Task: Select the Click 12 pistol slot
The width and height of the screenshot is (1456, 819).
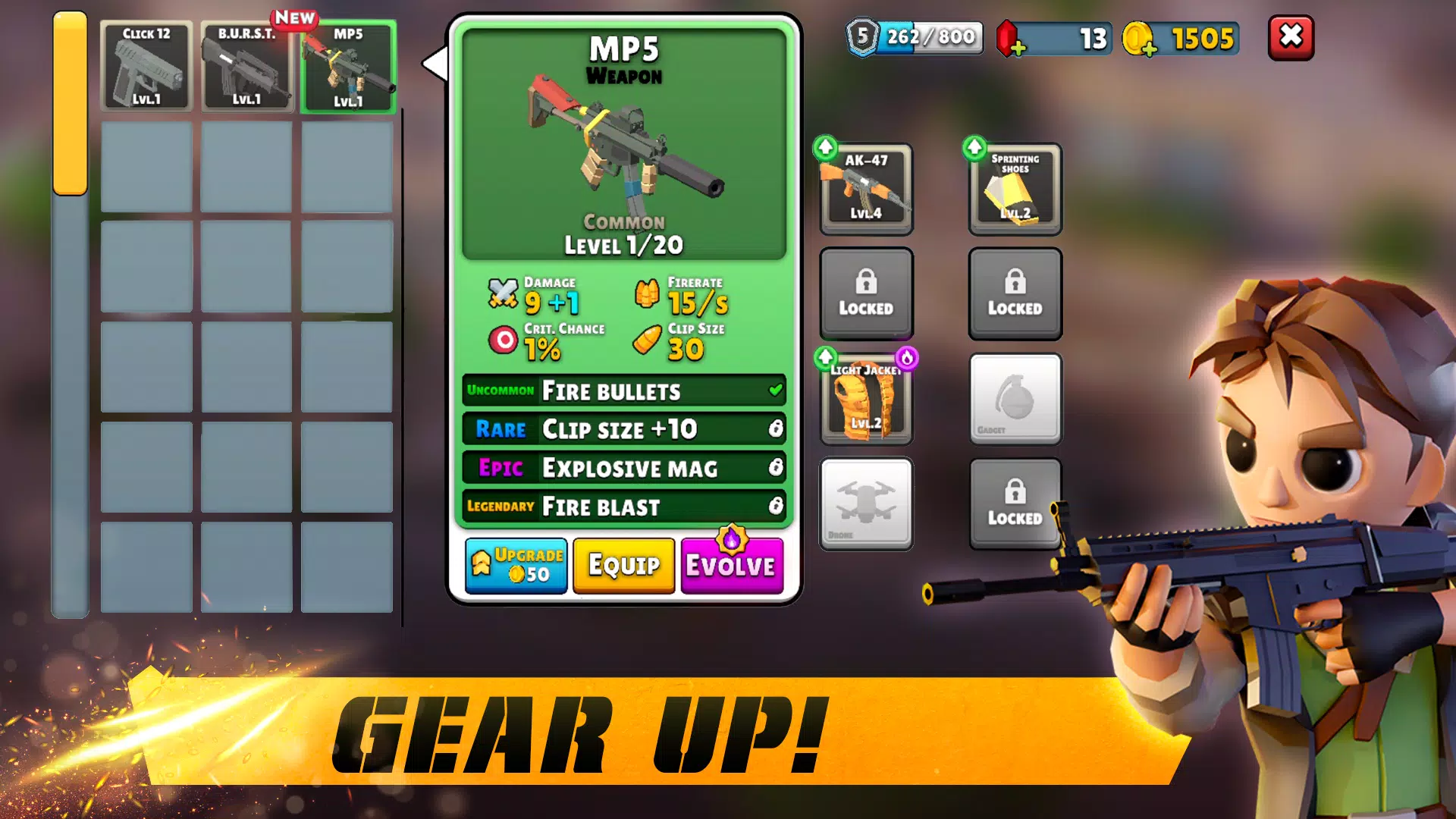Action: tap(146, 67)
